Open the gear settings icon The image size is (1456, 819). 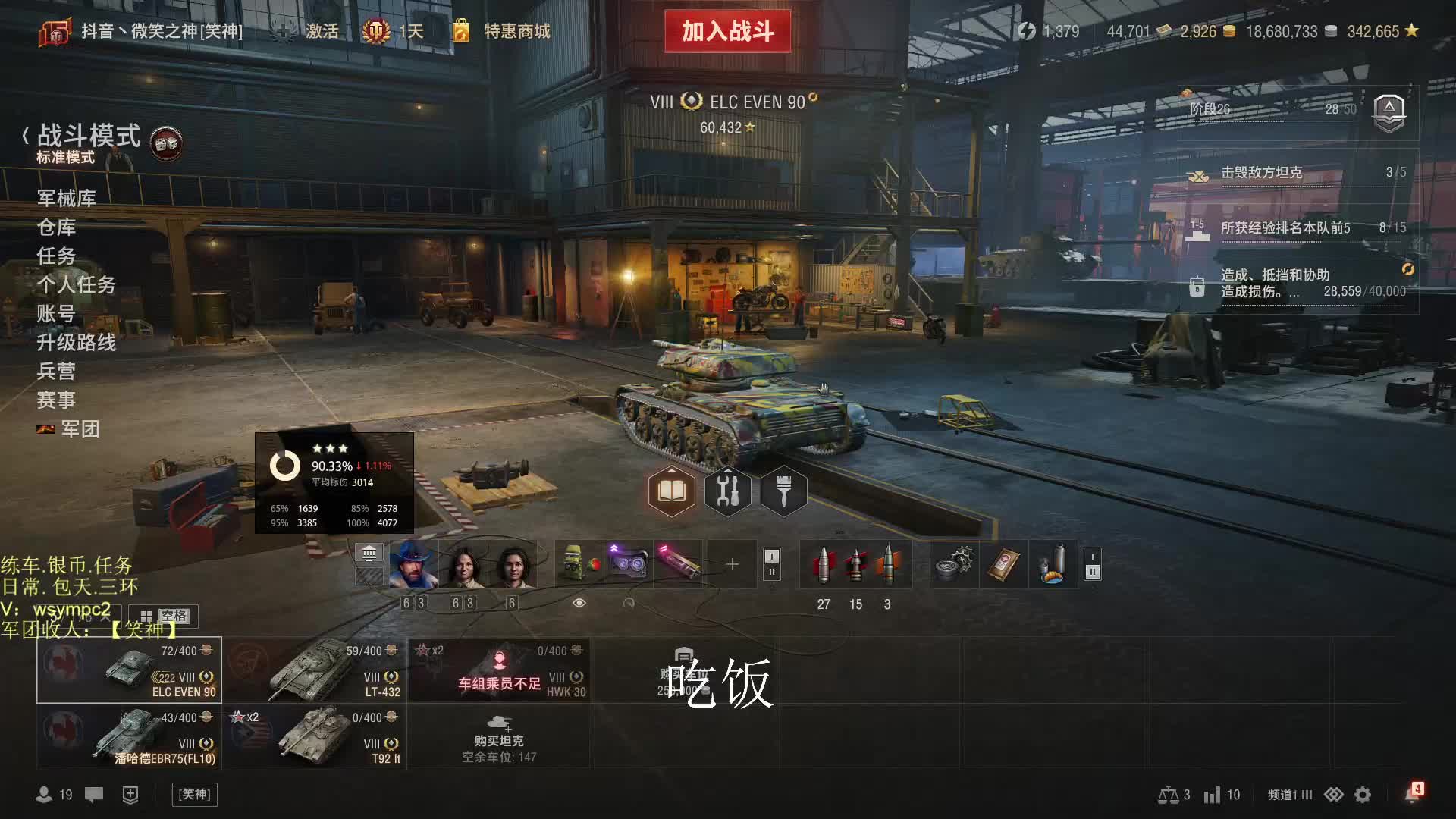coord(1363,794)
